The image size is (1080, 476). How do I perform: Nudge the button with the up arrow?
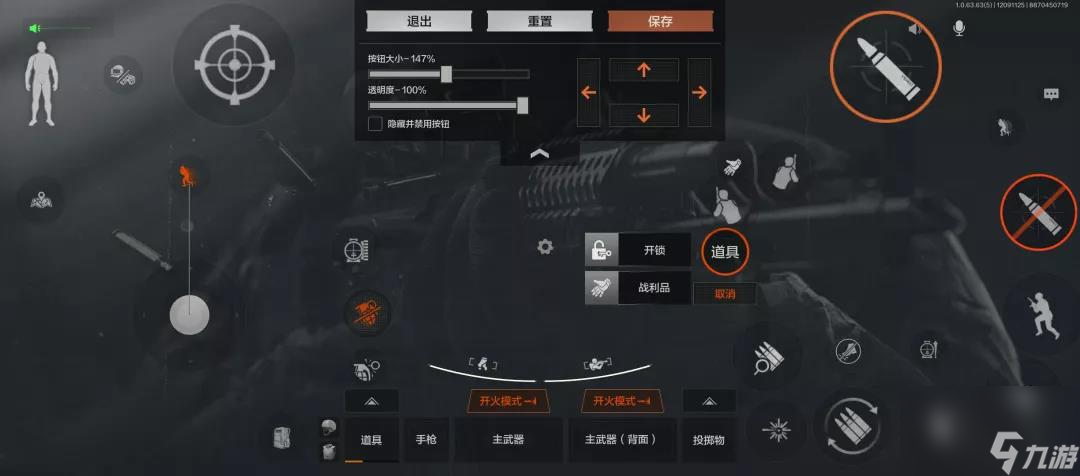click(x=643, y=69)
